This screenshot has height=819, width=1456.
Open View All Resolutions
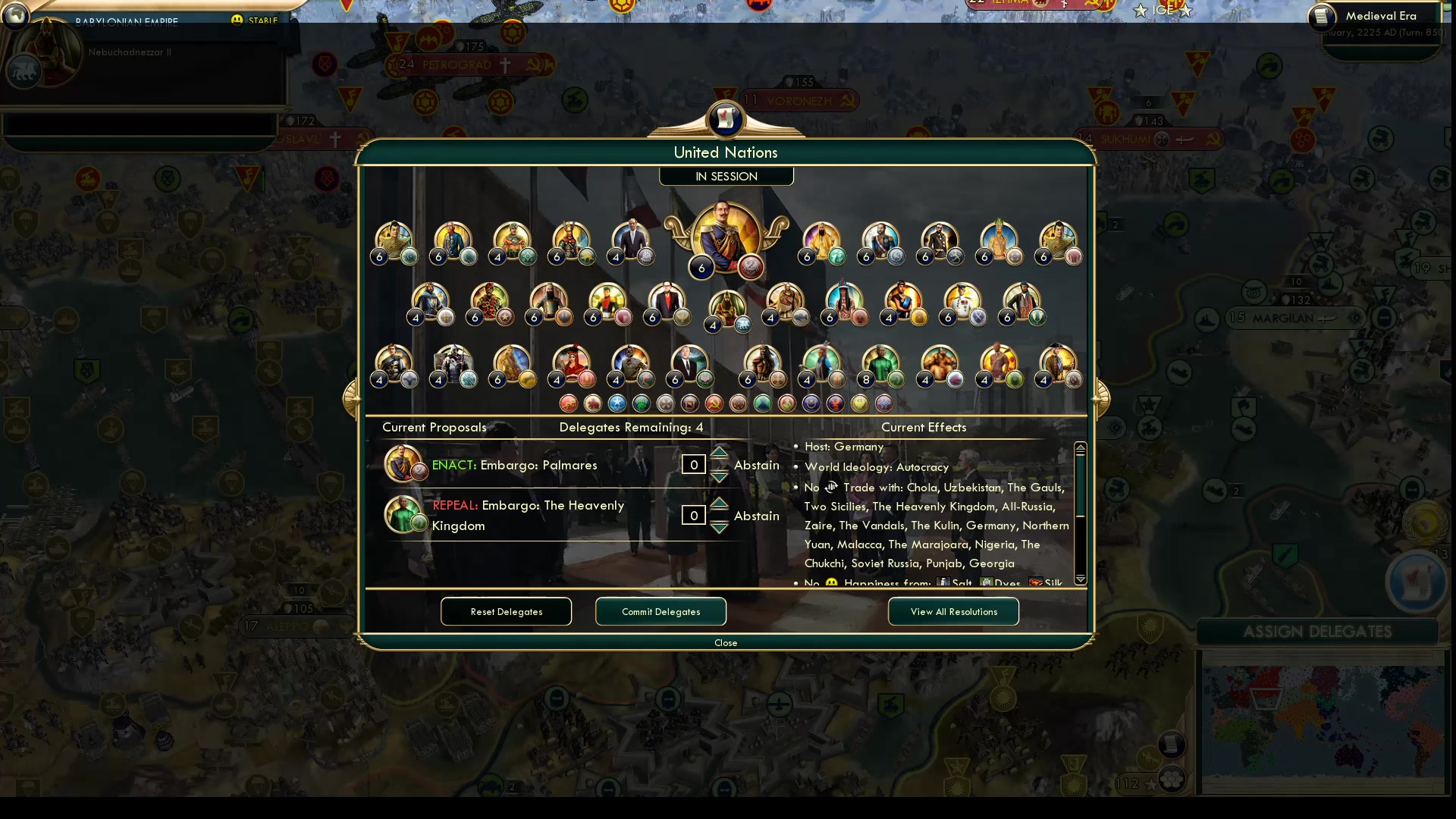pyautogui.click(x=952, y=611)
